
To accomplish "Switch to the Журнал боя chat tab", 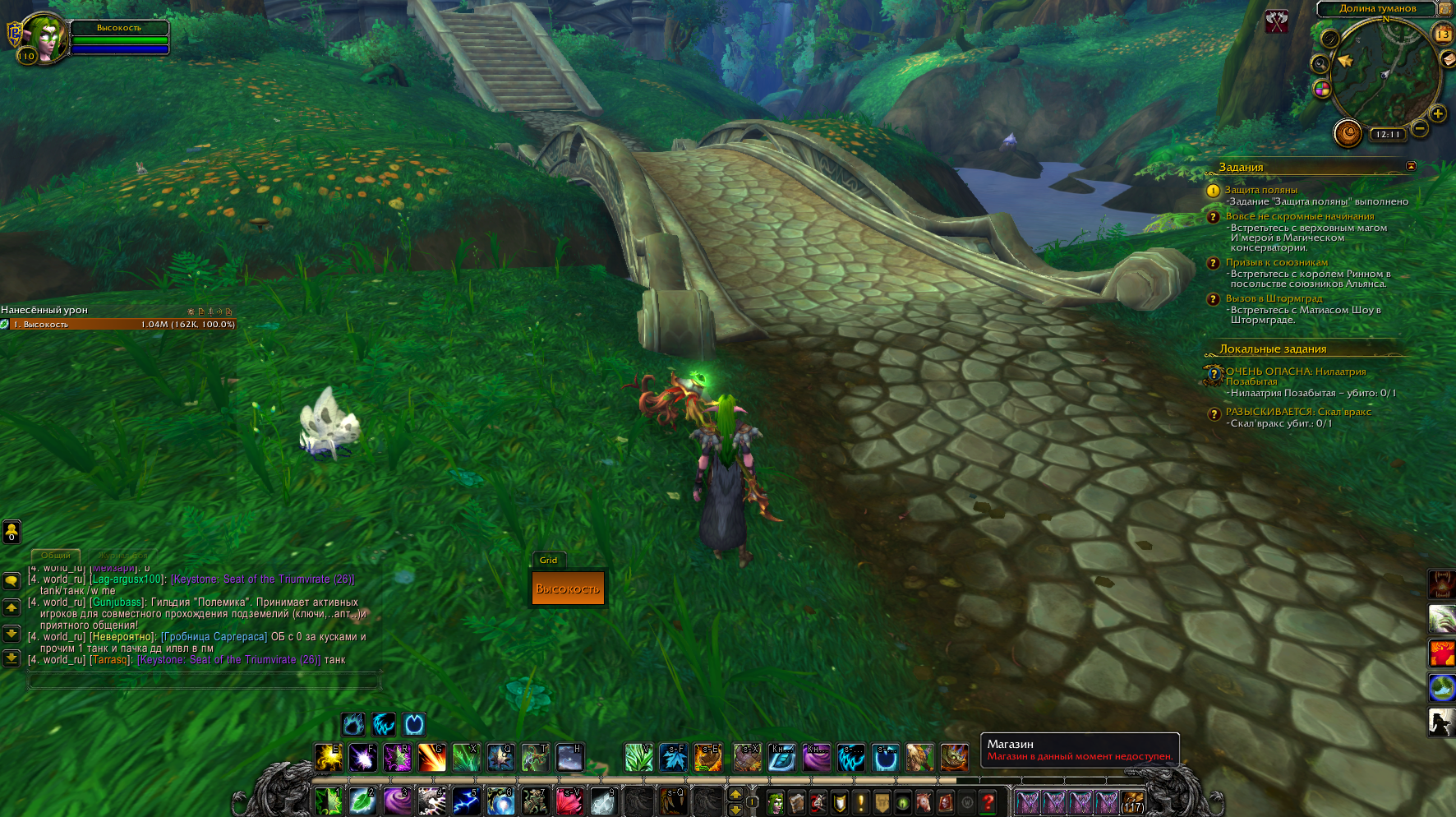I will click(123, 556).
